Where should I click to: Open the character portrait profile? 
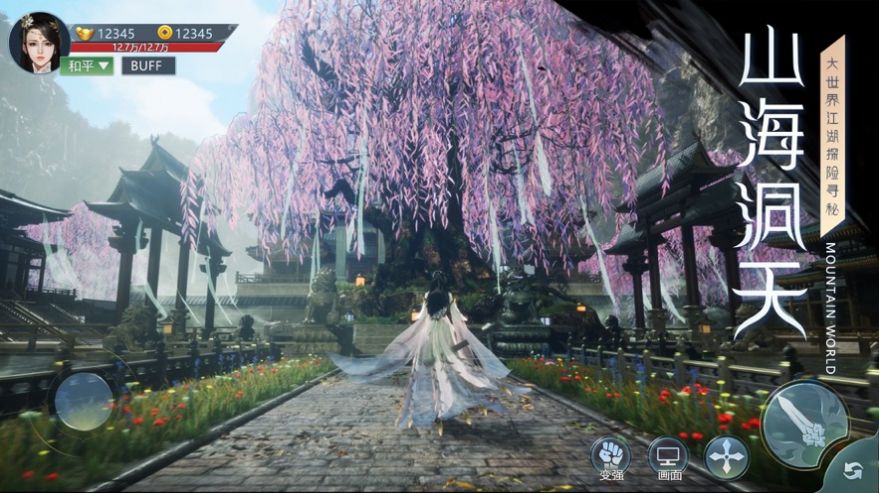click(38, 42)
